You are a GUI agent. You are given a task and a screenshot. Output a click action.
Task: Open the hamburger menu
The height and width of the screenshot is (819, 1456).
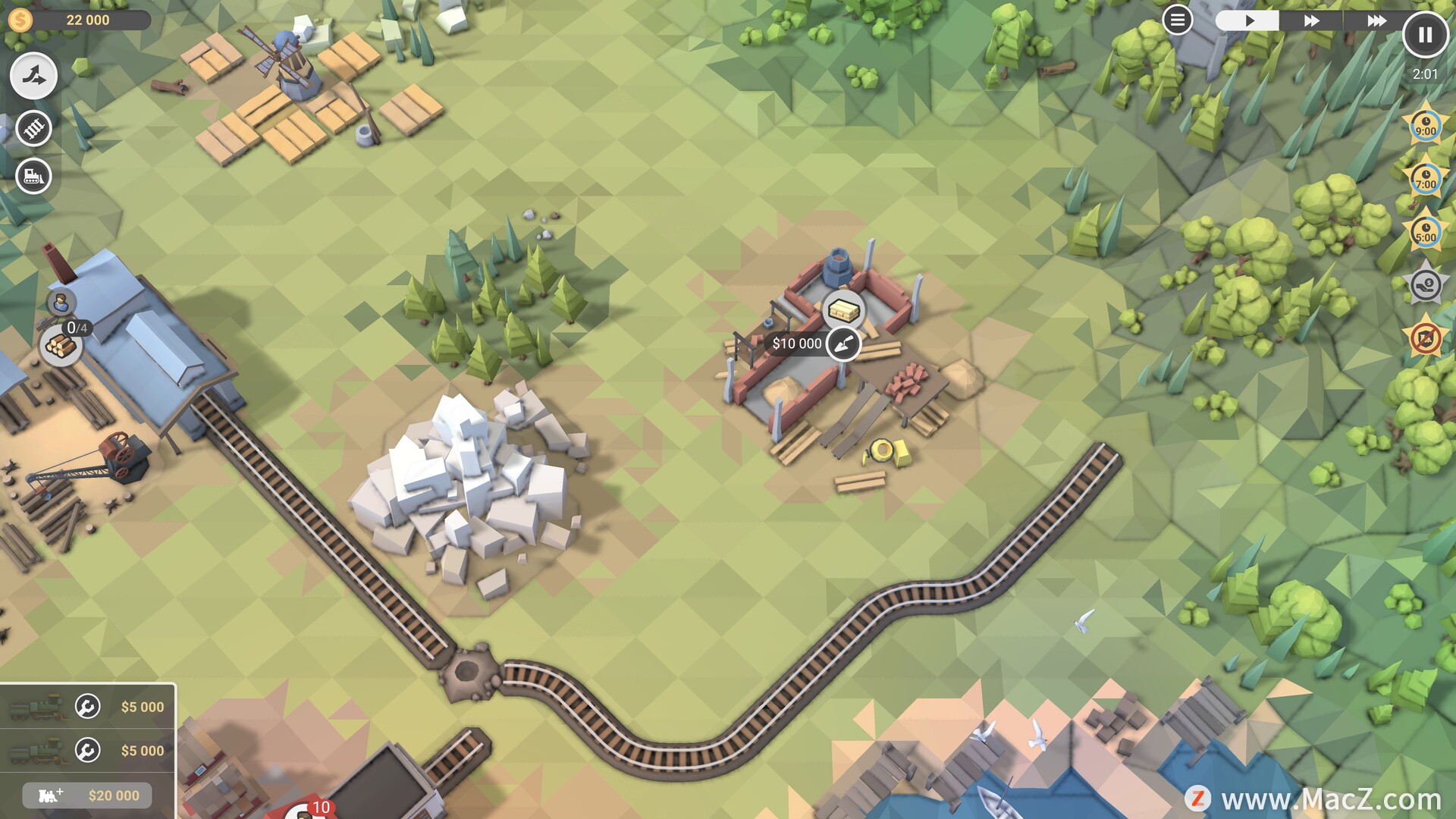click(1177, 20)
